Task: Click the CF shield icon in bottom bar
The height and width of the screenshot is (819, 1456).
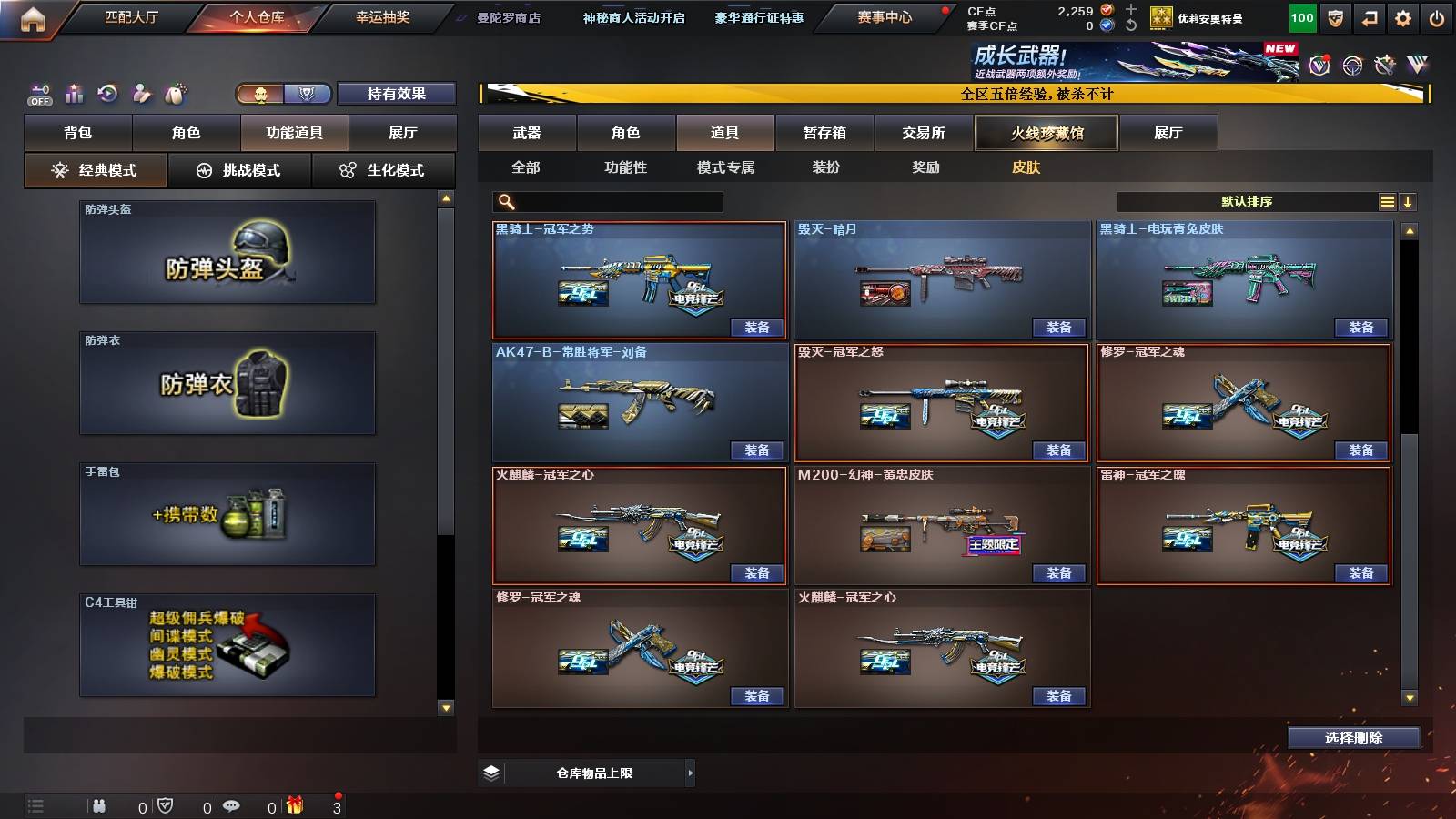Action: [x=166, y=806]
